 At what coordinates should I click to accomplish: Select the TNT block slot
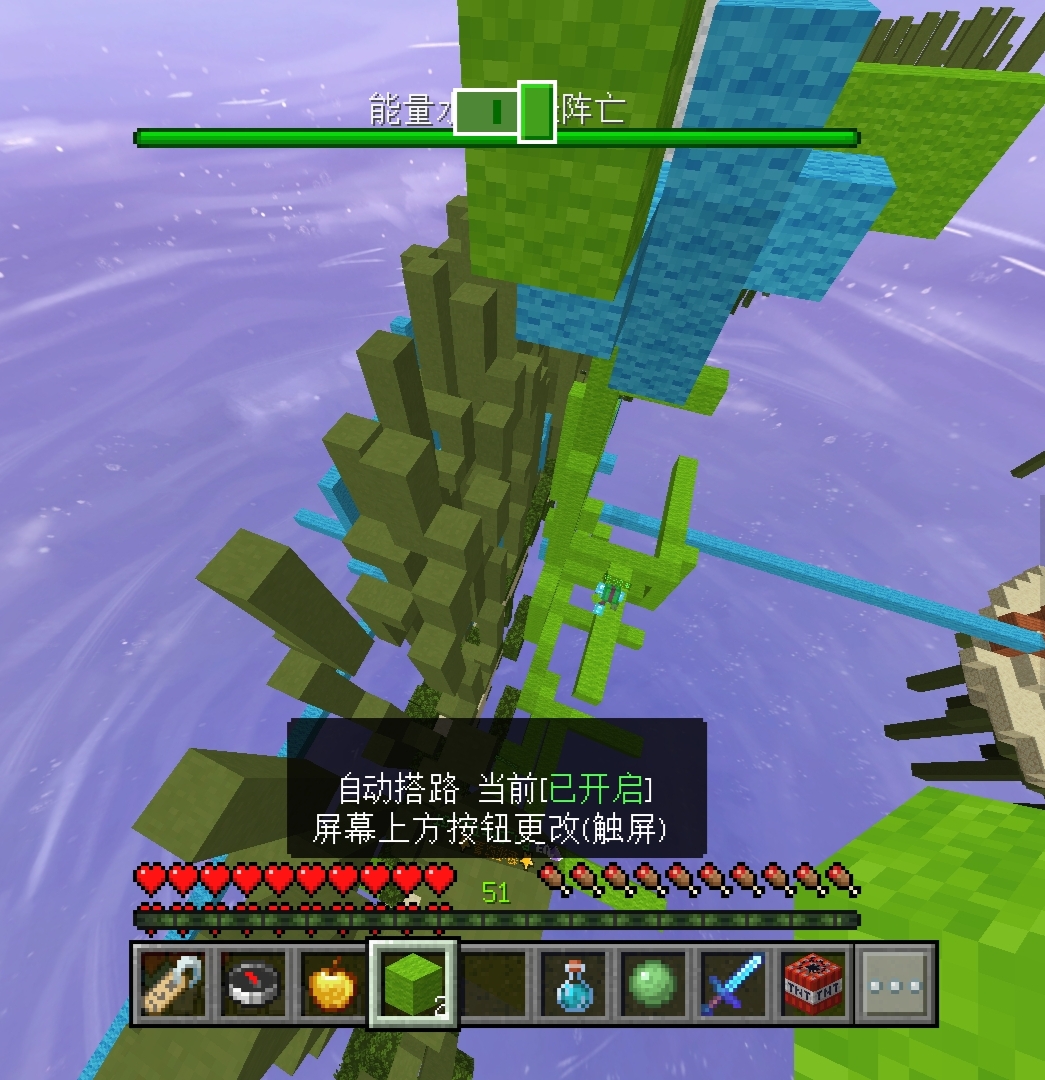tap(815, 984)
